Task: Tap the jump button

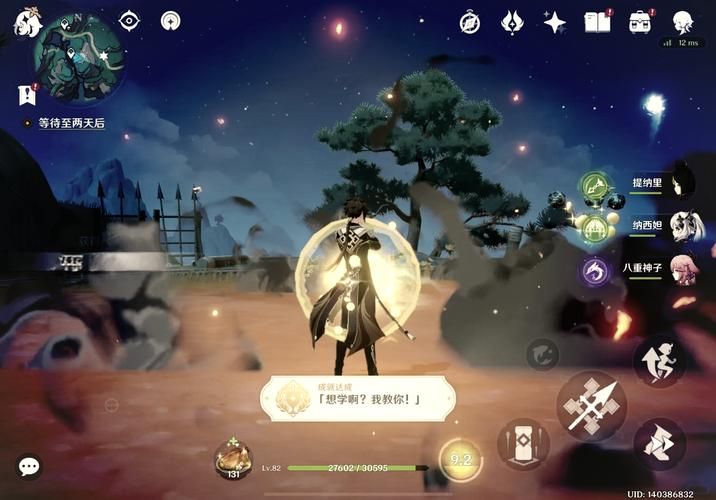Action: (659, 444)
